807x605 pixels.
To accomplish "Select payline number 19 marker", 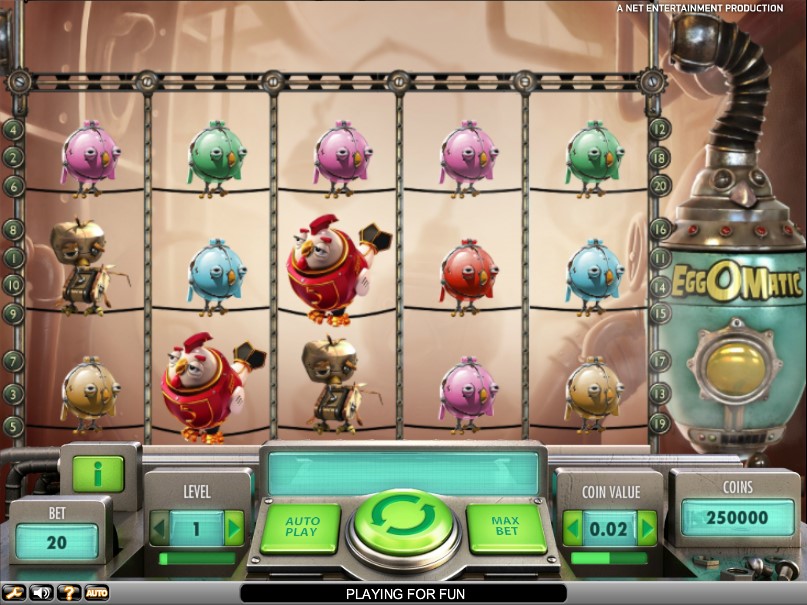I will coord(660,423).
